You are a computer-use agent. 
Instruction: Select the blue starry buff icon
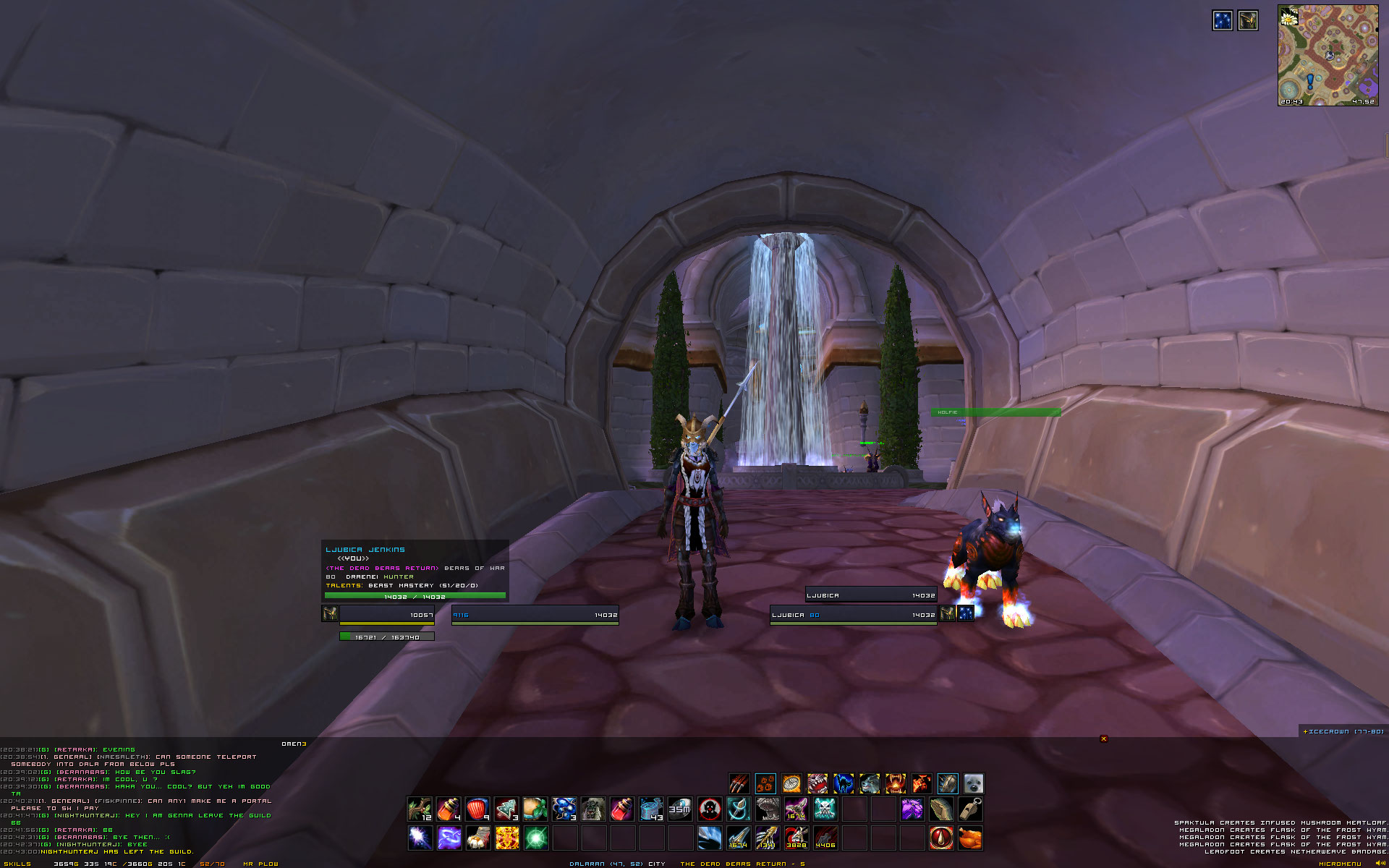point(1222,20)
